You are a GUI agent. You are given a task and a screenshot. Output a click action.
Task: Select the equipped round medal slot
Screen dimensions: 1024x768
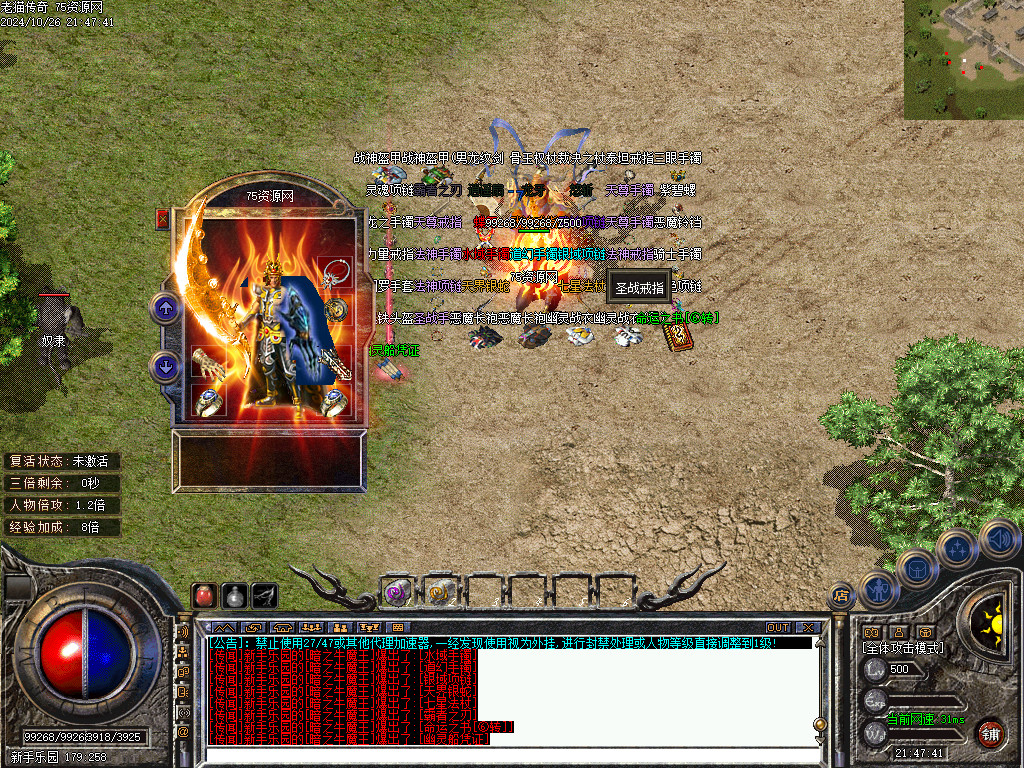(x=335, y=310)
